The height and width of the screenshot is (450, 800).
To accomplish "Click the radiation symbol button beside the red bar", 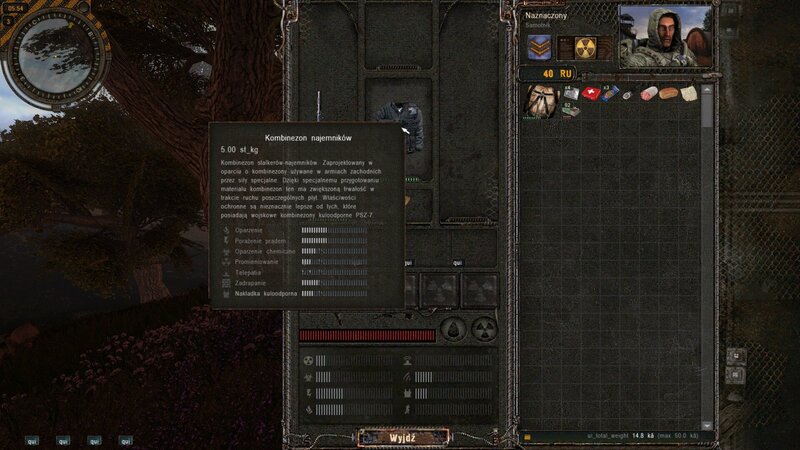I will [x=483, y=329].
